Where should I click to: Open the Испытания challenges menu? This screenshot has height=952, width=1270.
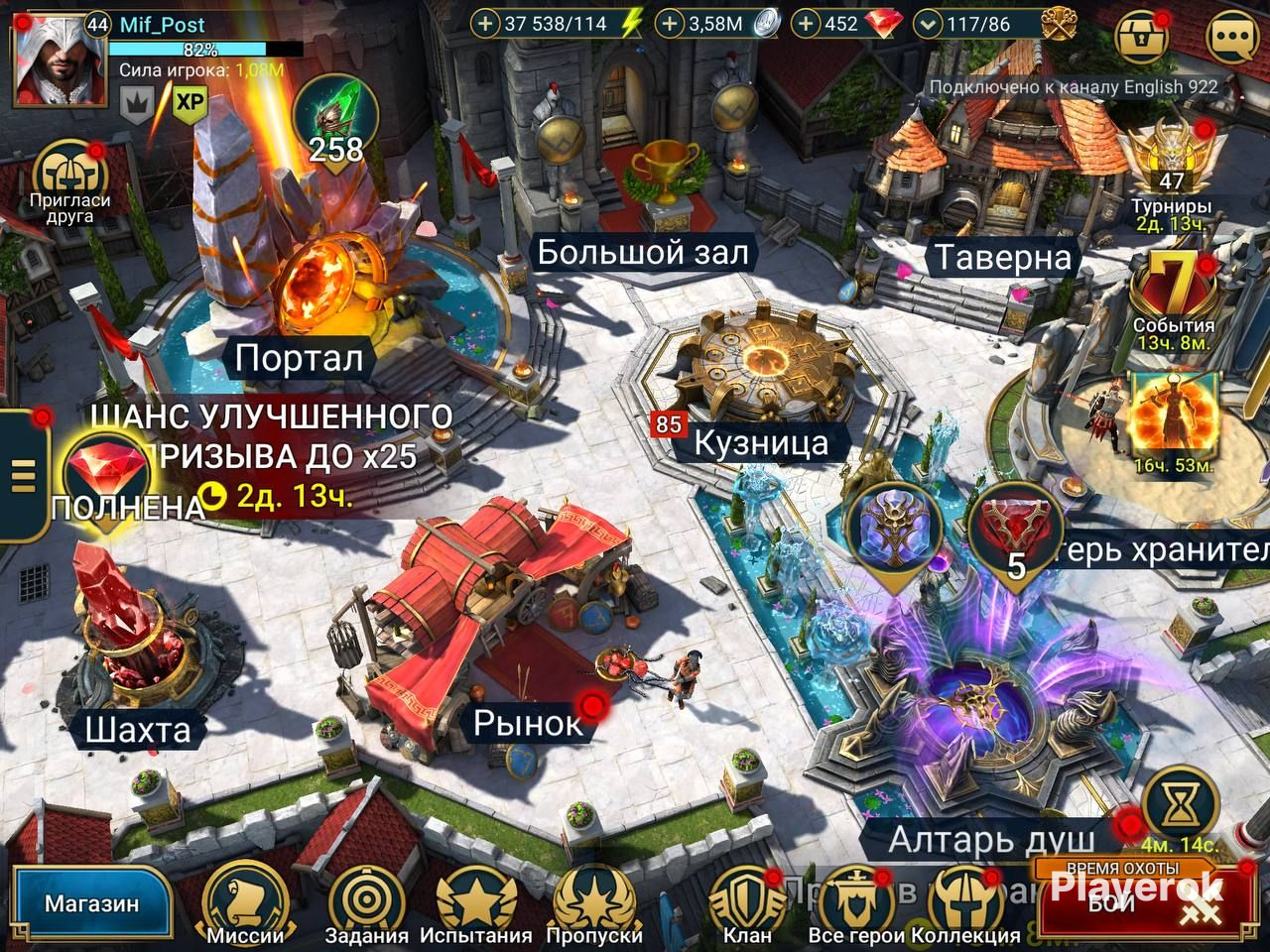[x=476, y=901]
